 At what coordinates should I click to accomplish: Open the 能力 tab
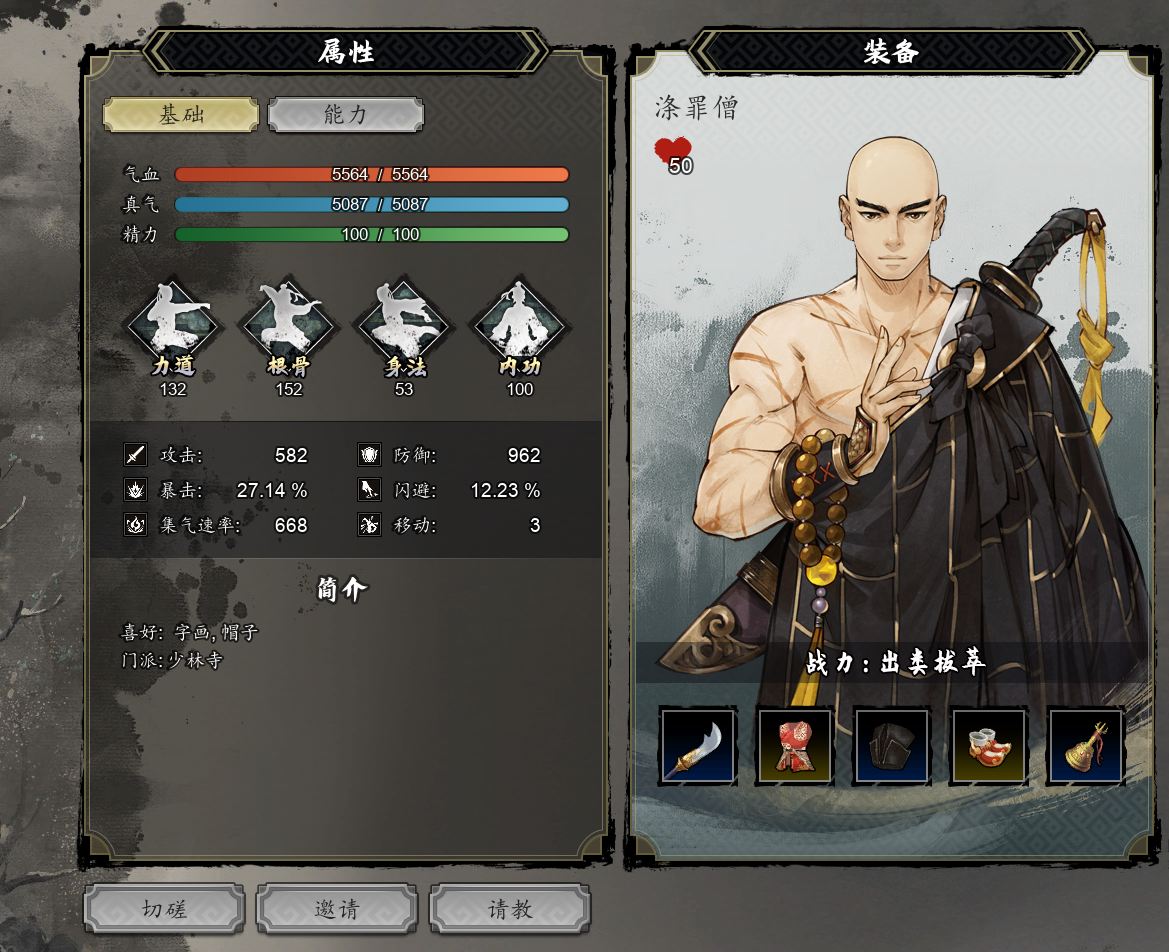pyautogui.click(x=346, y=115)
